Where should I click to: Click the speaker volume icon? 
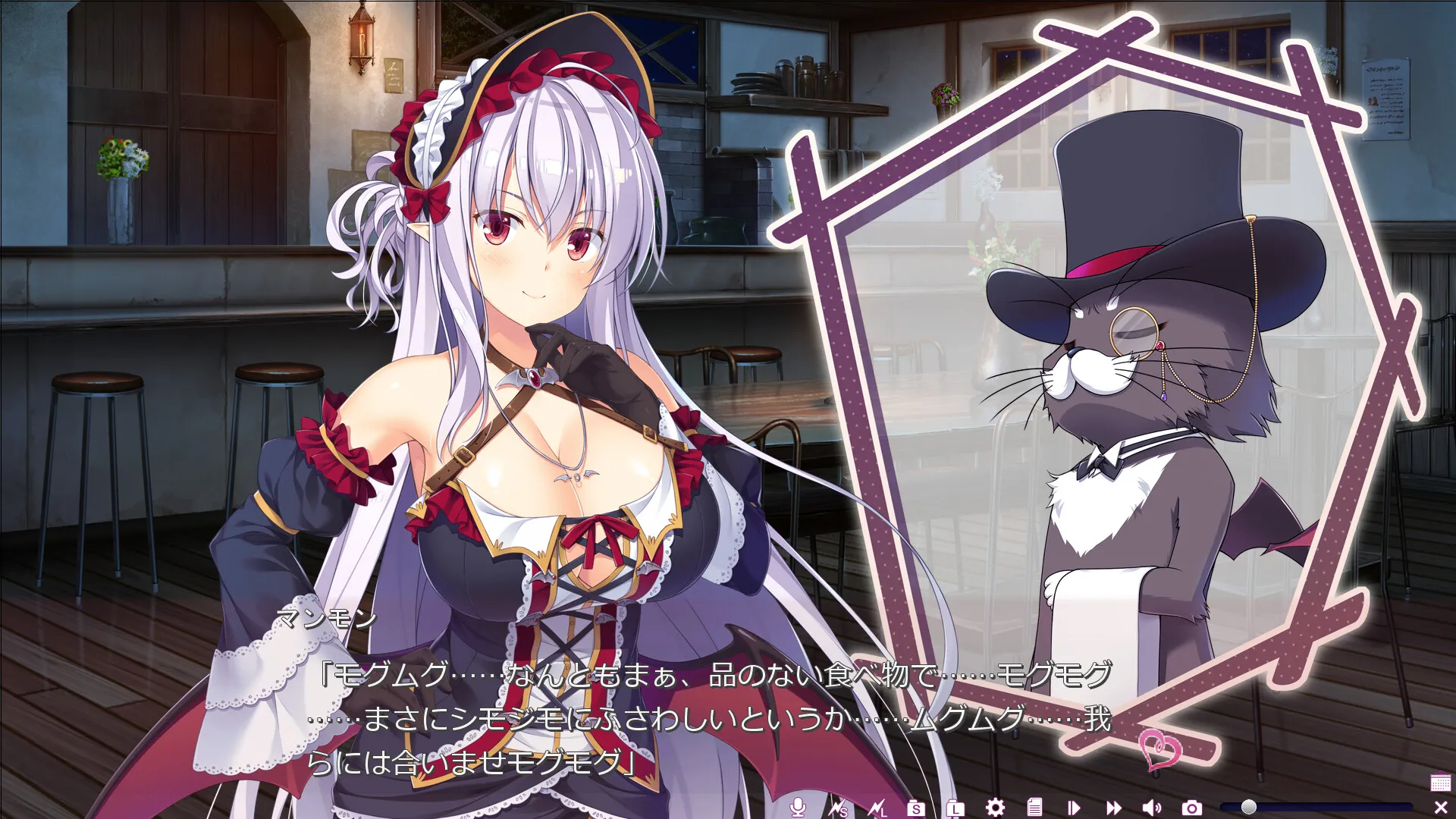(1152, 808)
